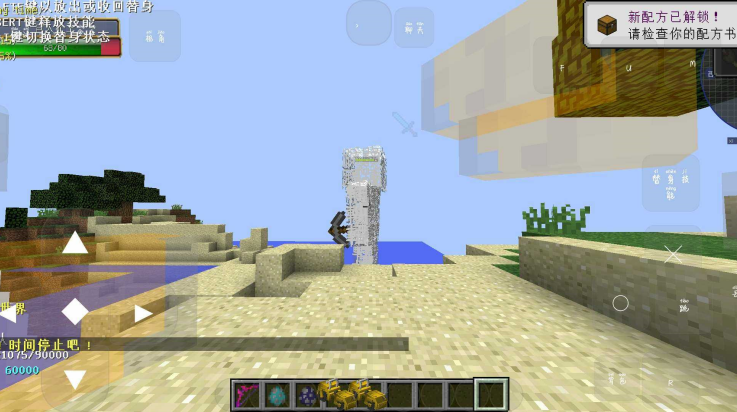Viewport: 737px width, 412px height.
Task: Select the light blue spawn egg slot
Action: click(277, 395)
